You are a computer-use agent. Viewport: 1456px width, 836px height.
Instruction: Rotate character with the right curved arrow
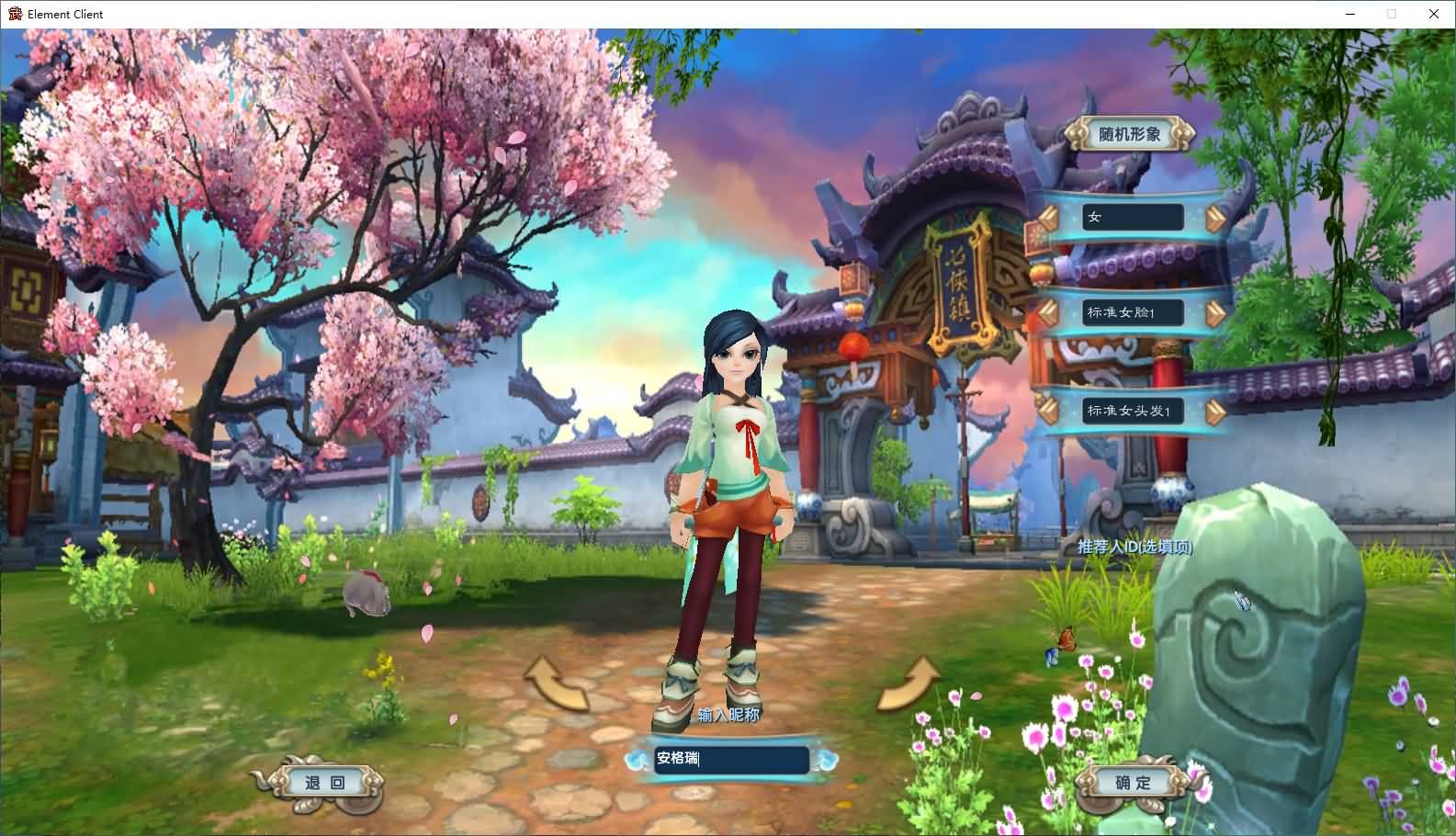[908, 684]
